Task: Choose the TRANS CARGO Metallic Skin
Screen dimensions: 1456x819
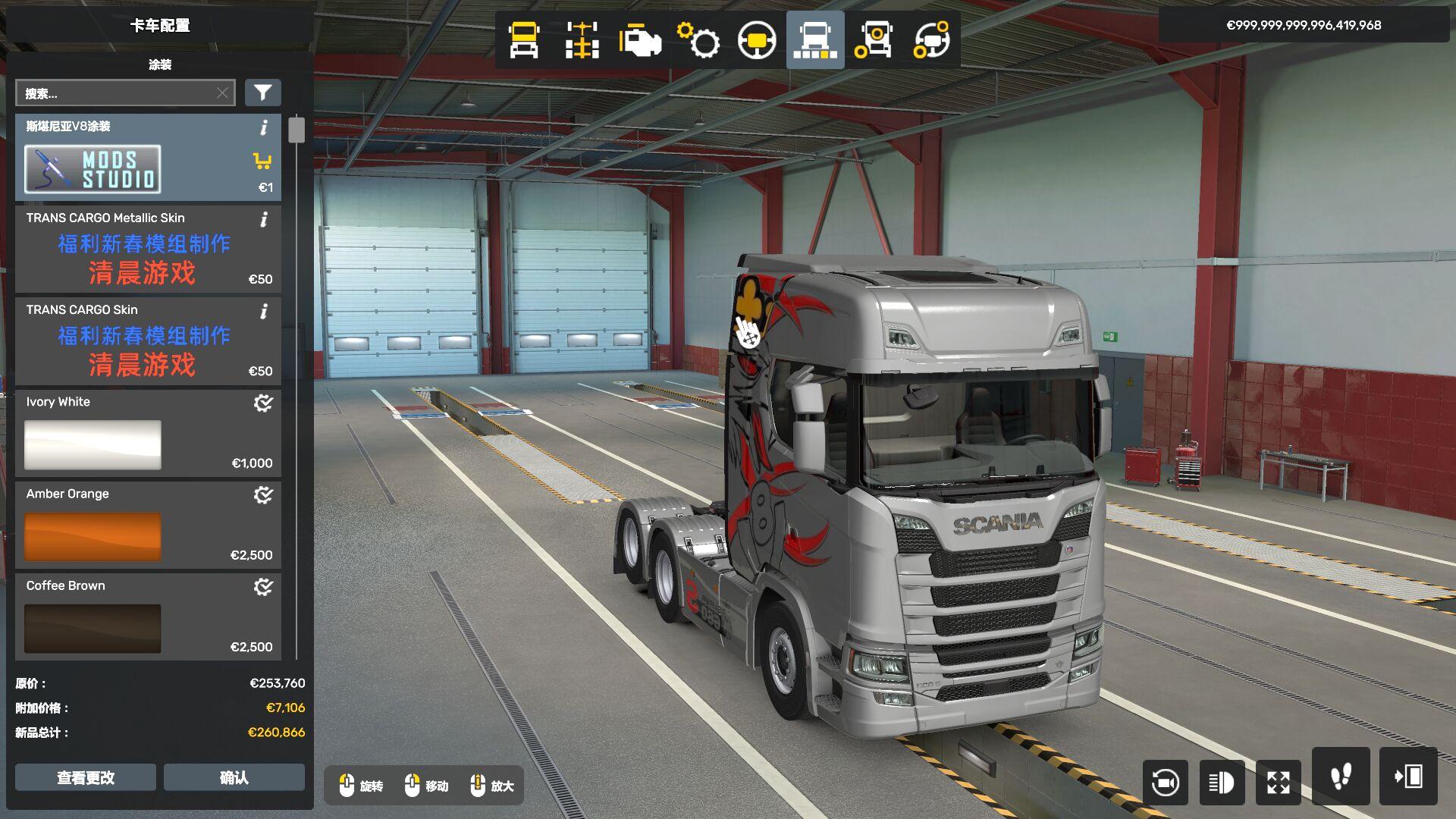Action: click(148, 249)
